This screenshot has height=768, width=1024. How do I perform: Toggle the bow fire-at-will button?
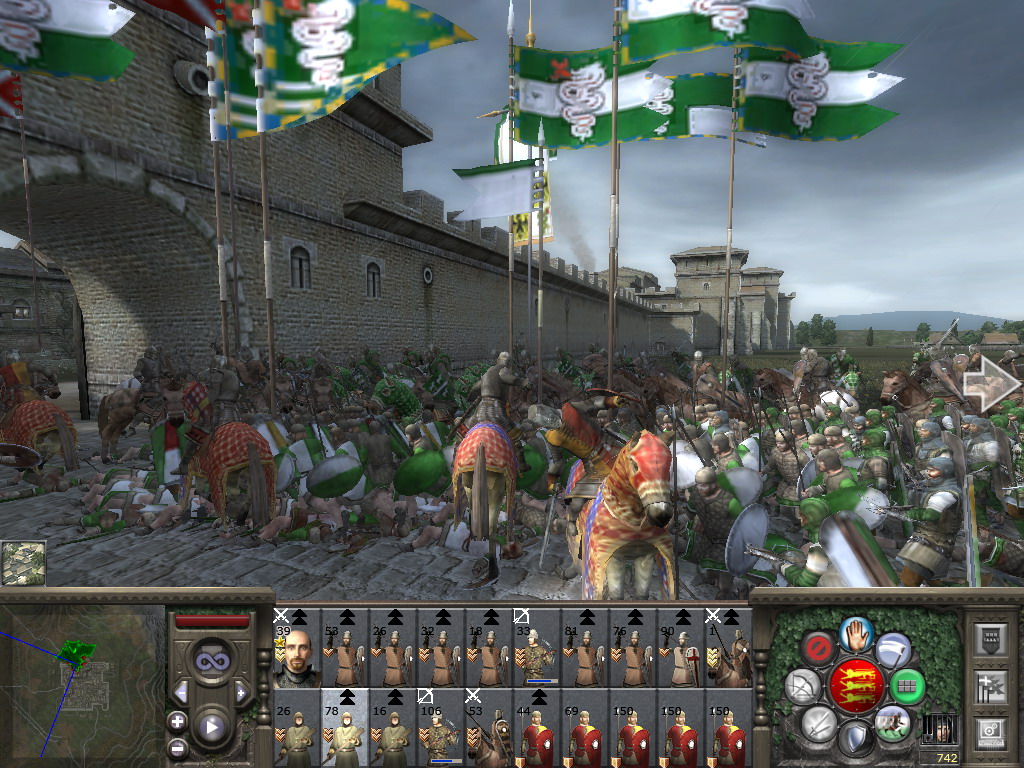click(804, 686)
